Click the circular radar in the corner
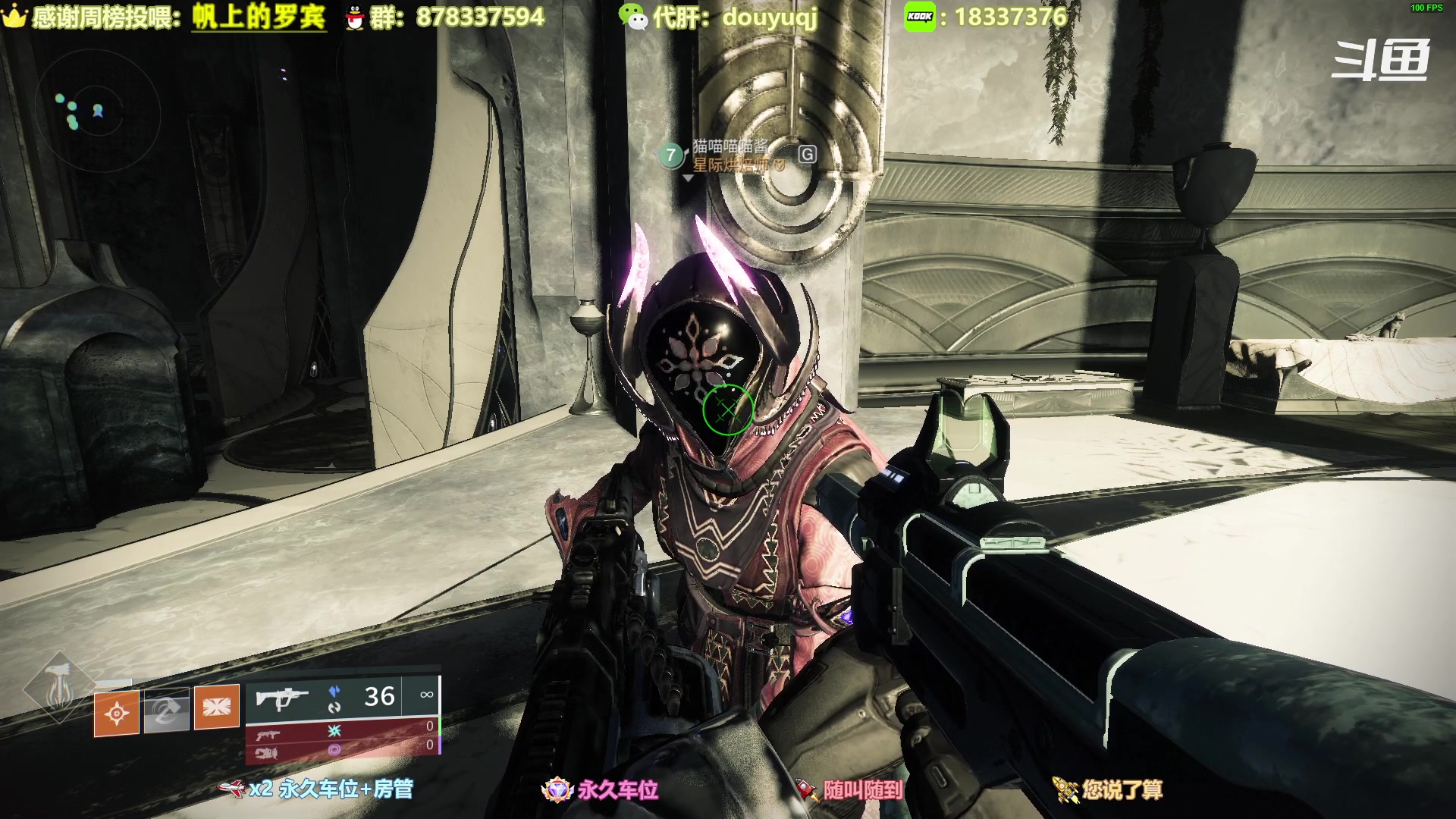The height and width of the screenshot is (819, 1456). (x=98, y=114)
